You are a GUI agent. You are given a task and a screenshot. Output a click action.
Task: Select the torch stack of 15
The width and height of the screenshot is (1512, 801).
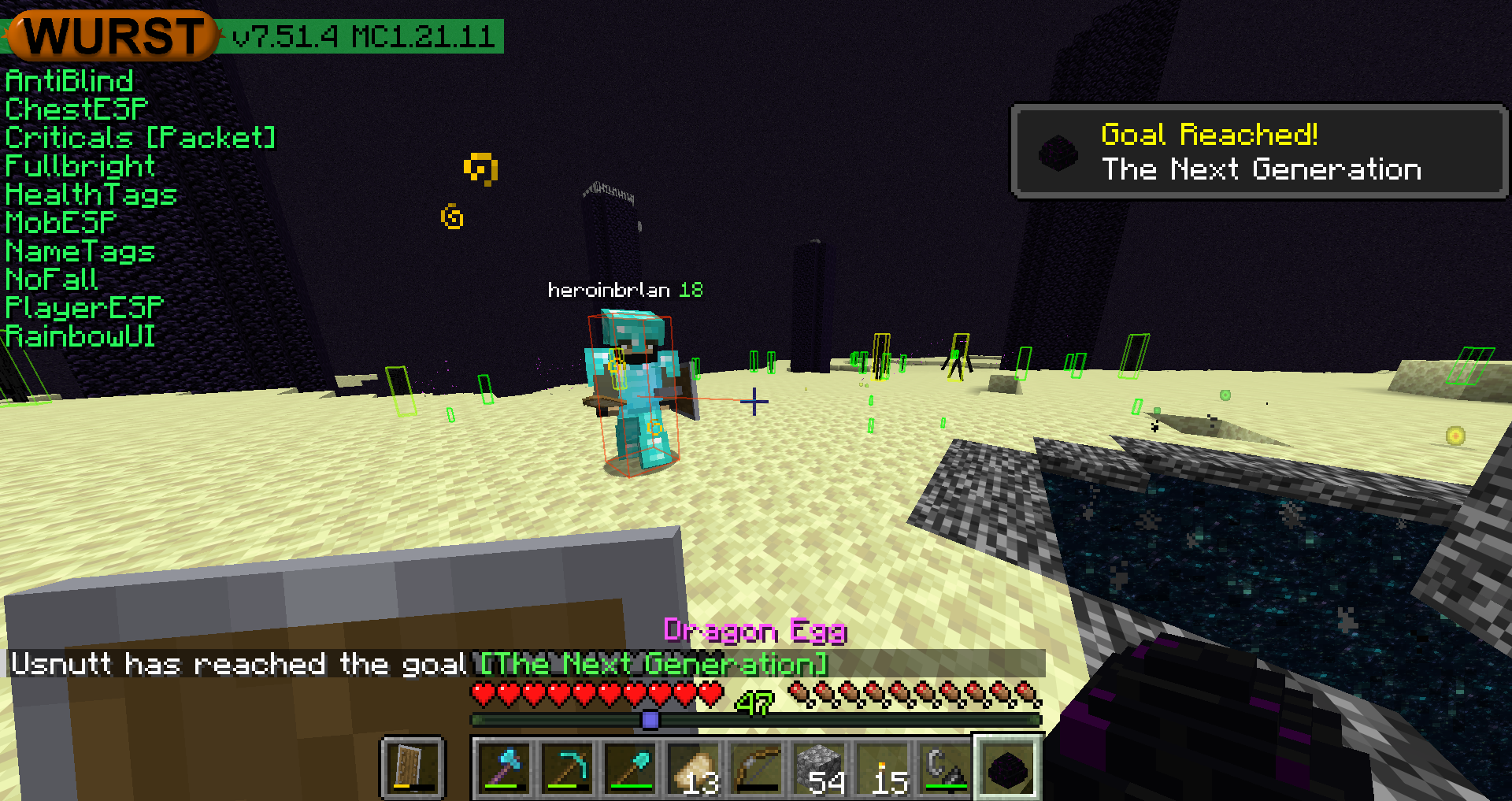pos(883,768)
